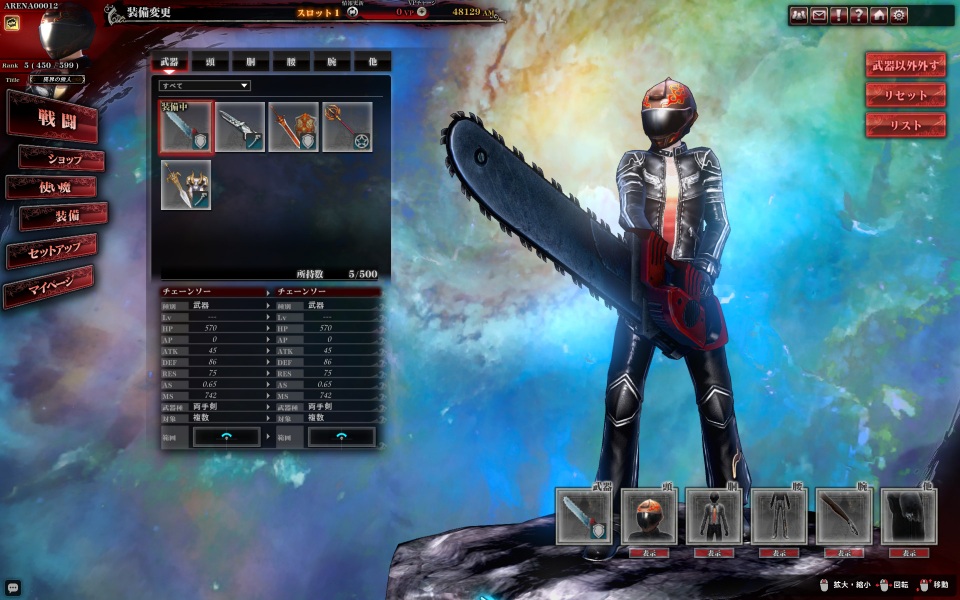Image resolution: width=960 pixels, height=600 pixels.
Task: Open the chat bubble icon
Action: 13,588
